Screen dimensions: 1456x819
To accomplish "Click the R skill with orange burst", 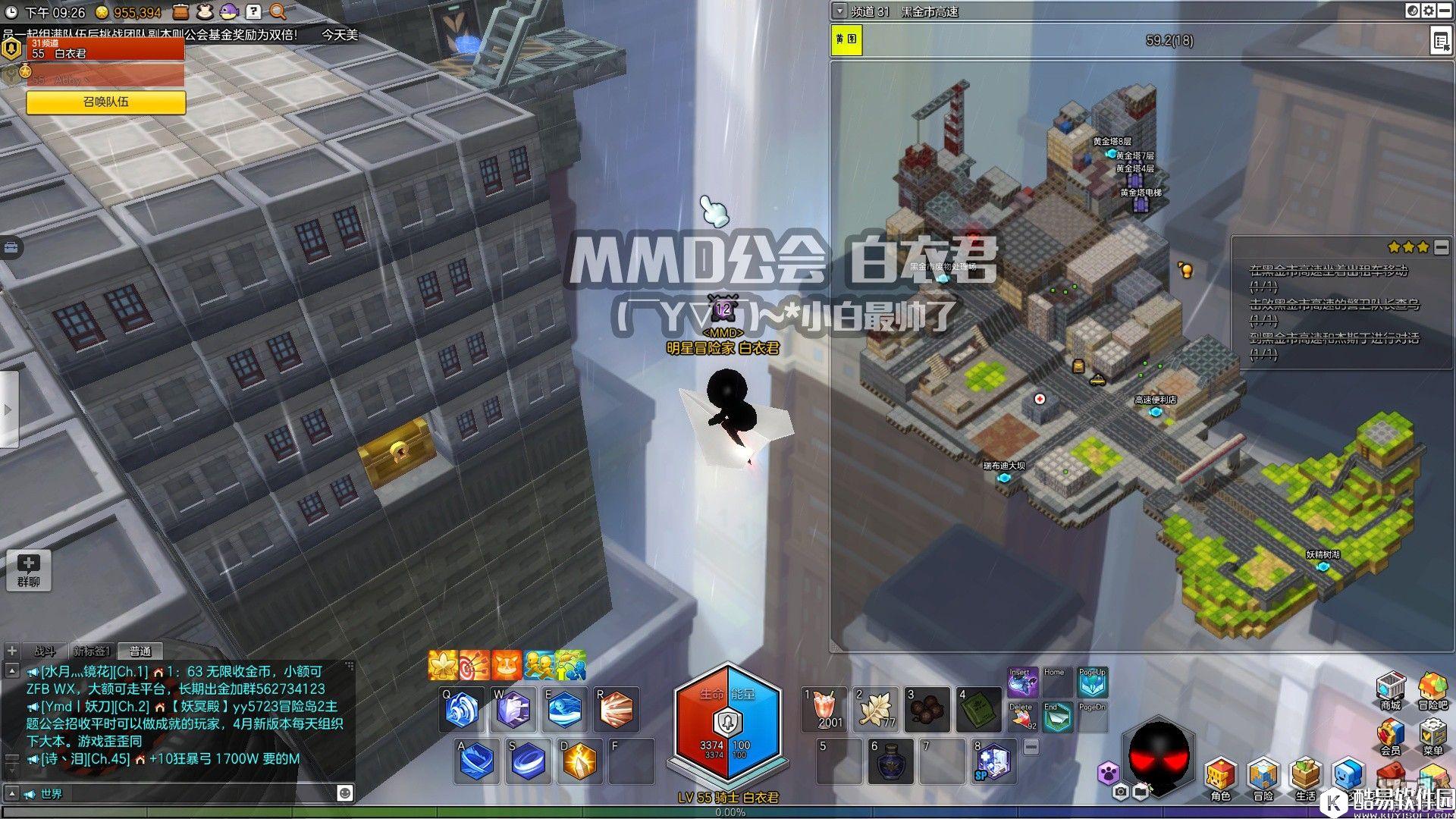I will click(x=616, y=710).
